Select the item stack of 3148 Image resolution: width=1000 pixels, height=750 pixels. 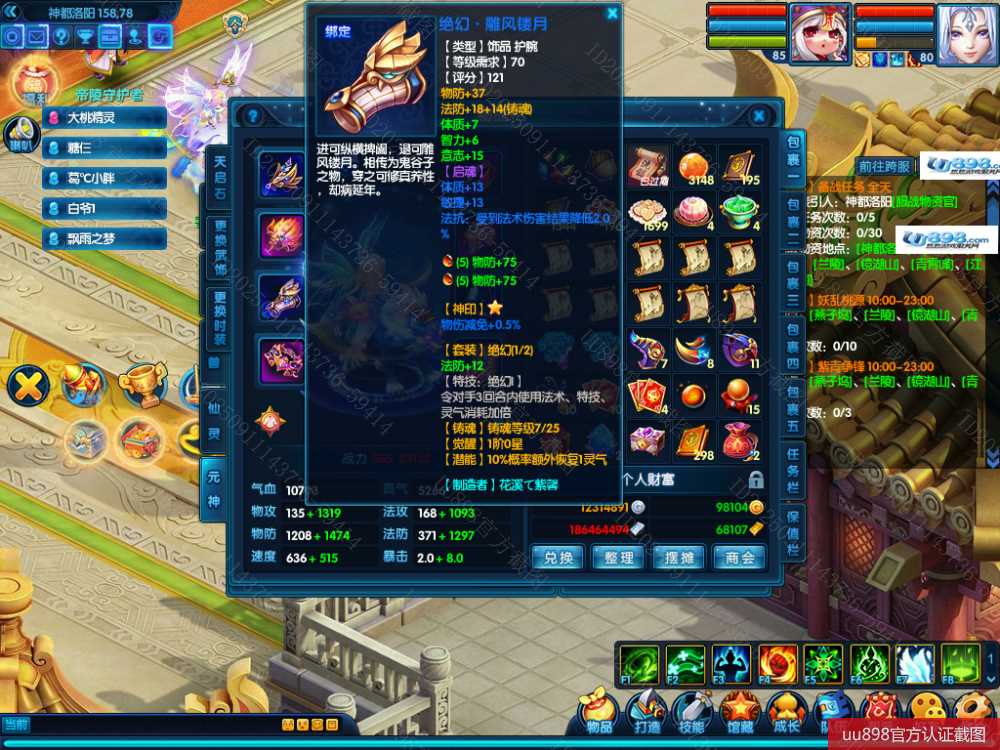point(695,167)
